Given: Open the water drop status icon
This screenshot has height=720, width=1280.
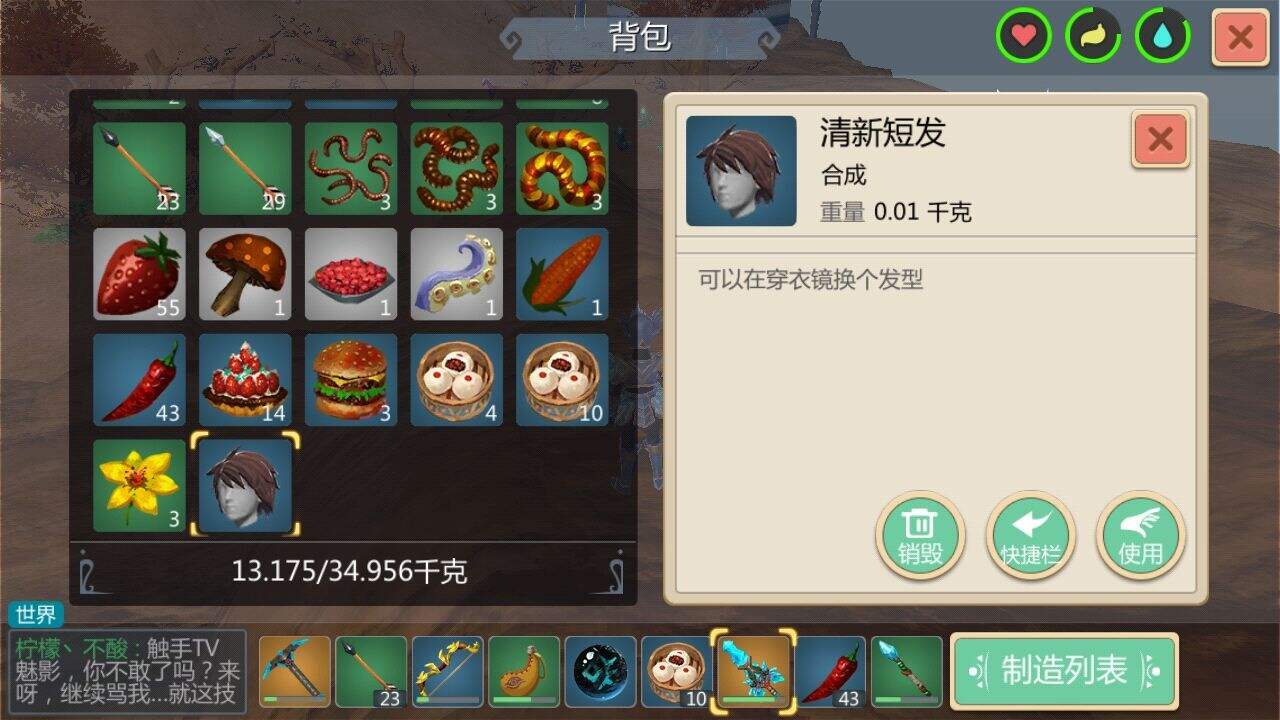Looking at the screenshot, I should pos(1163,36).
